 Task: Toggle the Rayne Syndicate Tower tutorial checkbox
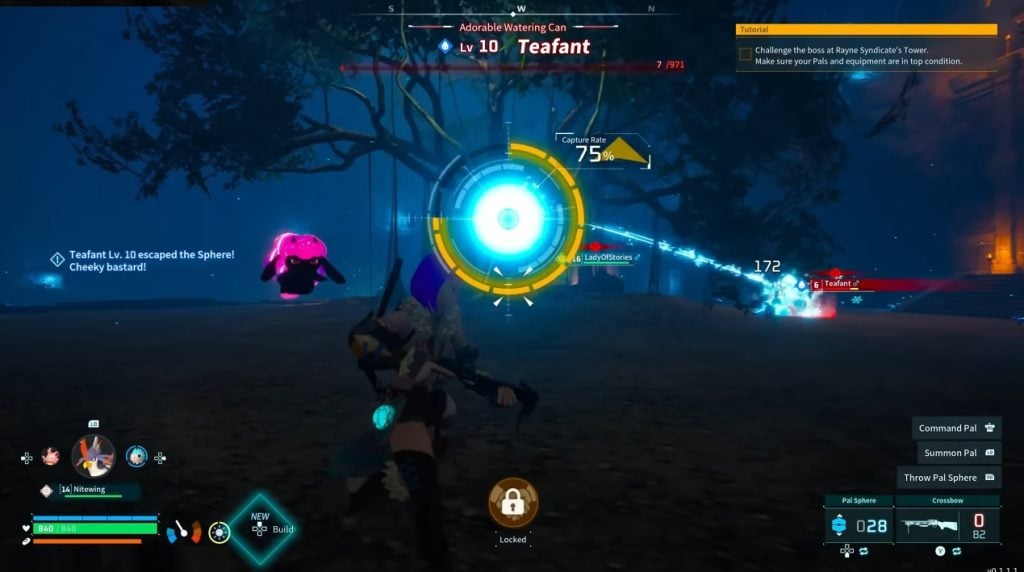pyautogui.click(x=745, y=54)
